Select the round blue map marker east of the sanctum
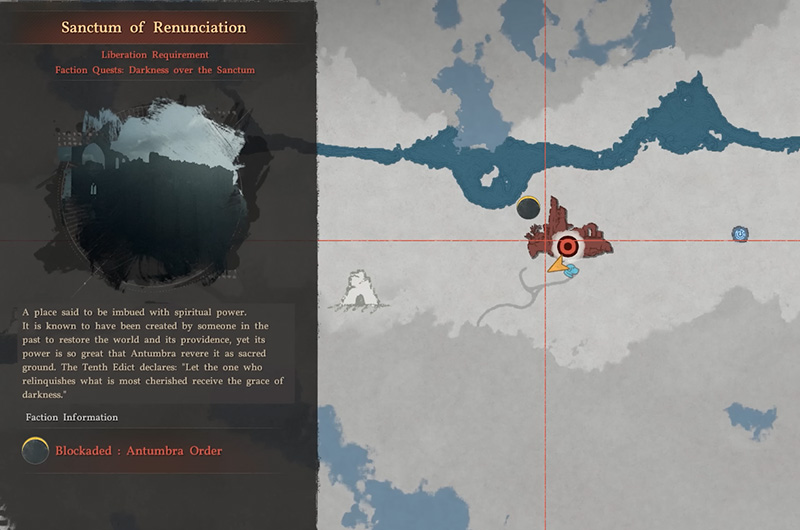Viewport: 800px width, 530px height. point(740,234)
